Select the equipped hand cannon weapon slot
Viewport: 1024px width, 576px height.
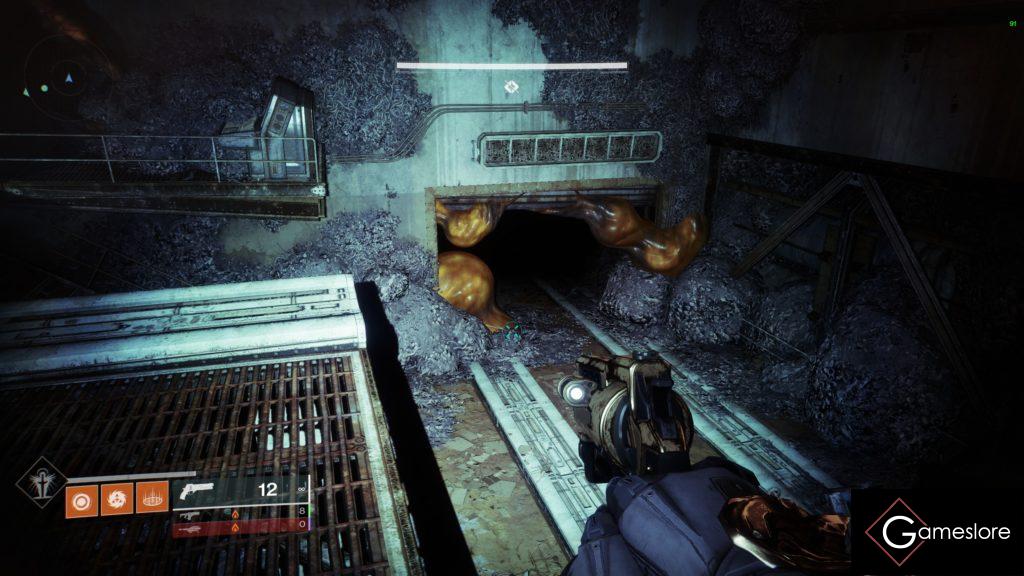240,490
